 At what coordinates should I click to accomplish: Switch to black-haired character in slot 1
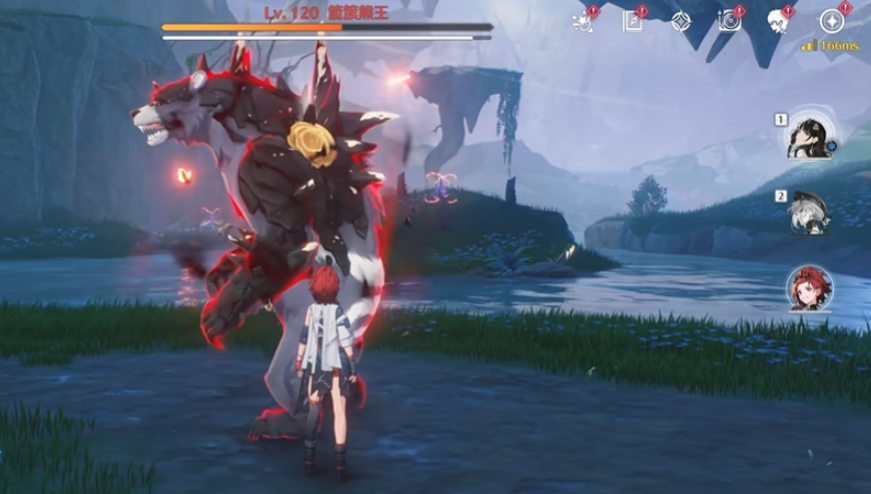coord(809,138)
